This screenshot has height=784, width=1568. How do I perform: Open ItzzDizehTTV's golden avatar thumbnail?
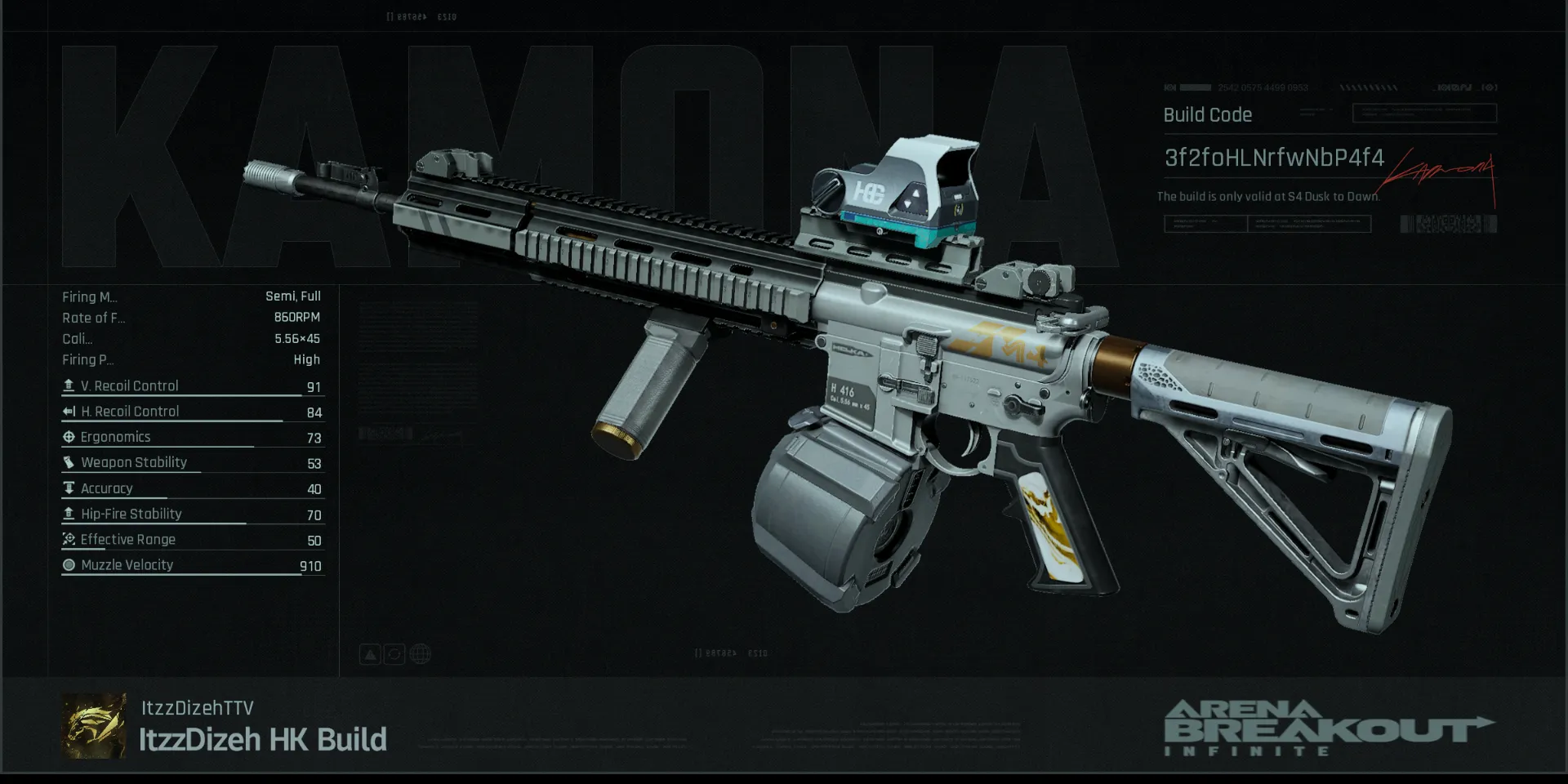(94, 726)
